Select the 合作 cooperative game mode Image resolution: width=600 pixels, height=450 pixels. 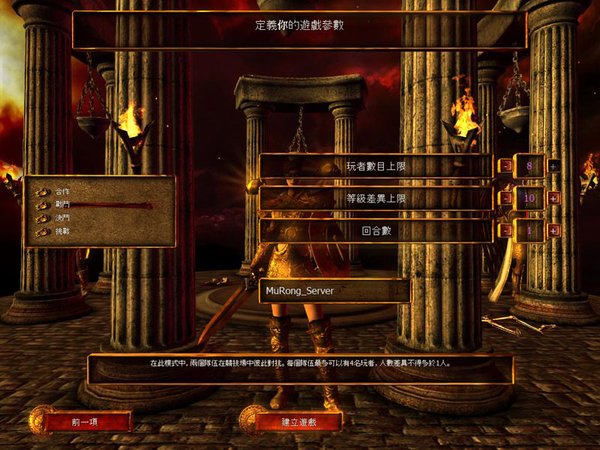coord(63,190)
